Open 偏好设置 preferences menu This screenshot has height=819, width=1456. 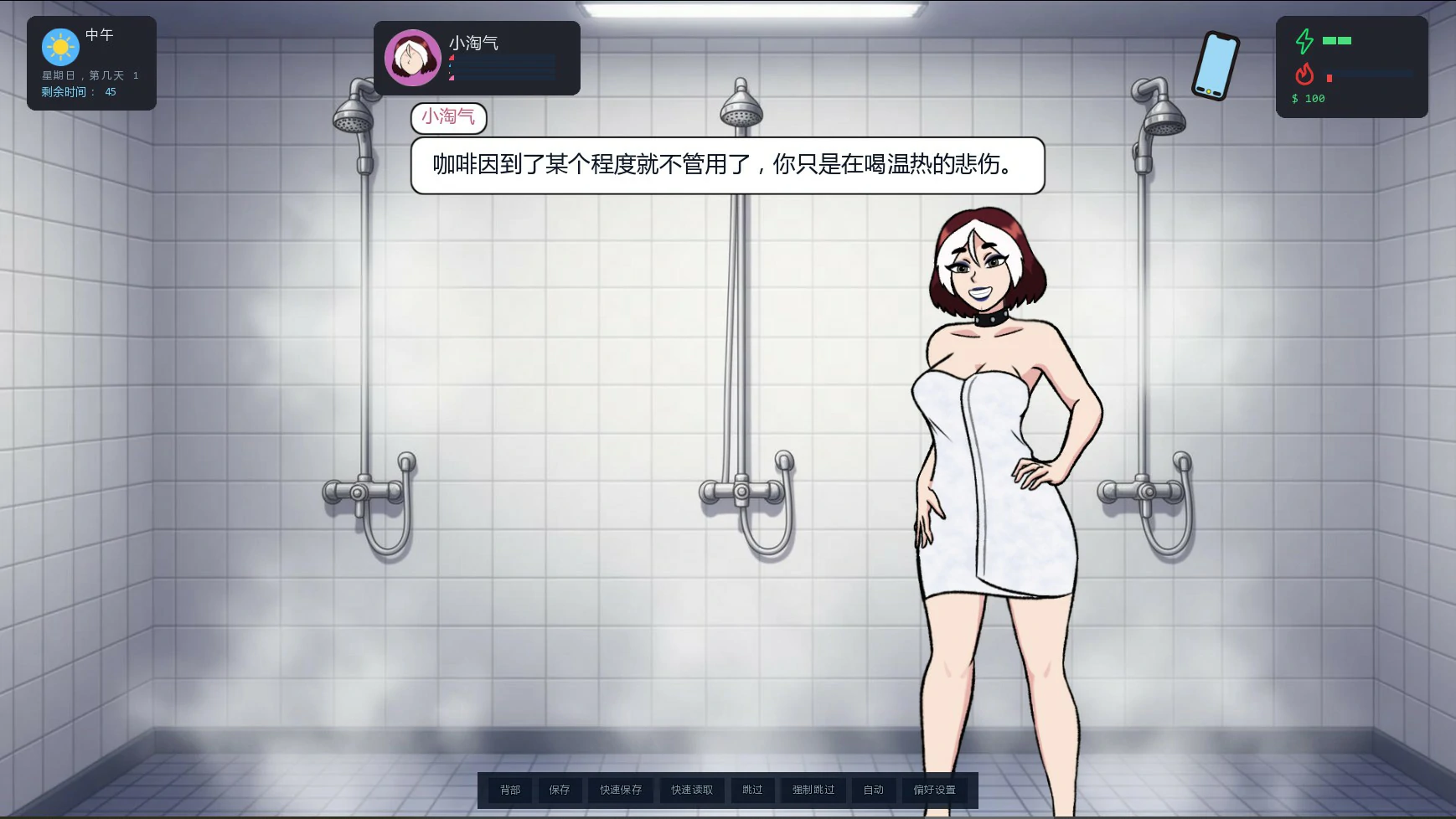tap(933, 789)
